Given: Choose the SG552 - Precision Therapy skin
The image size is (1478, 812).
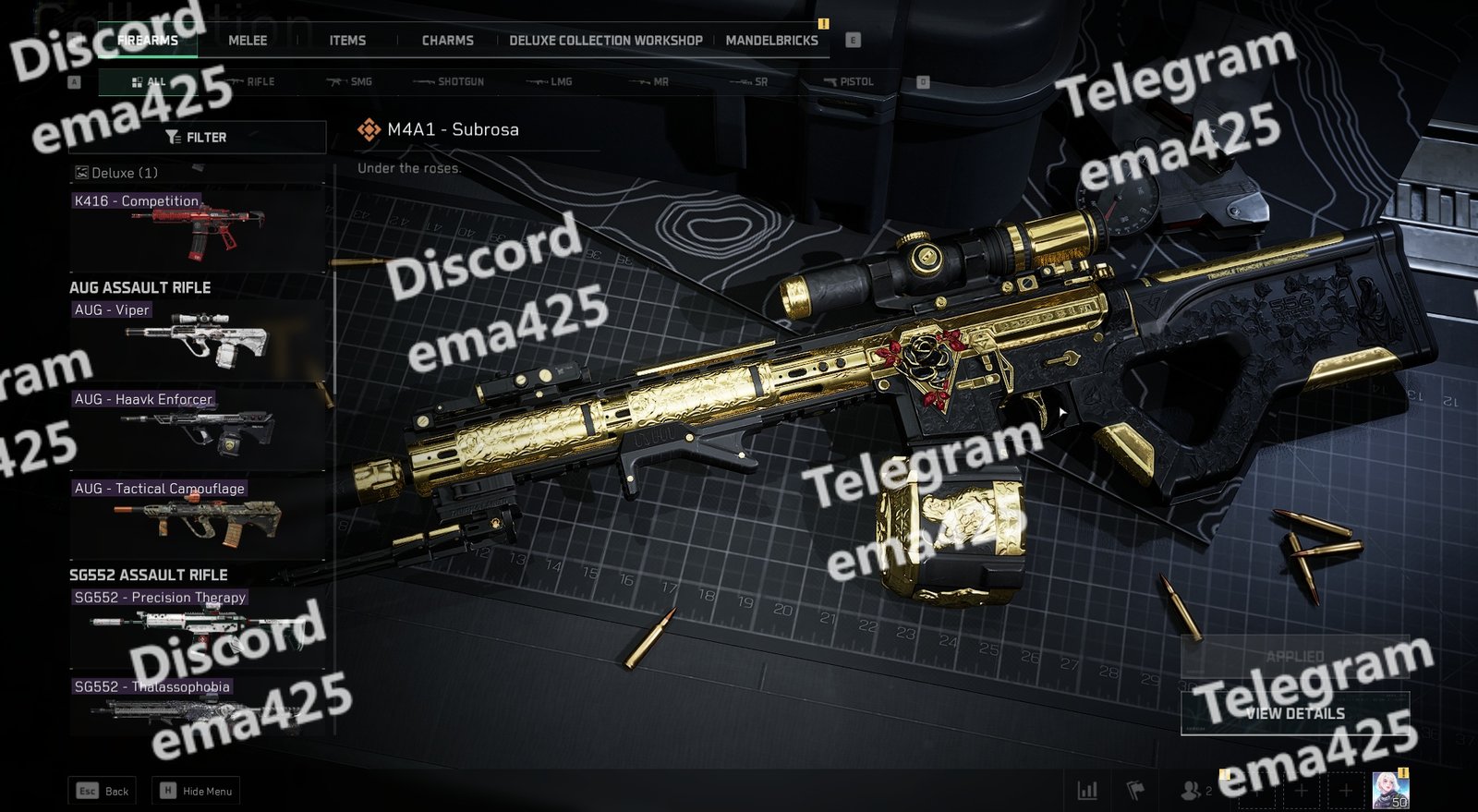Looking at the screenshot, I should click(198, 625).
